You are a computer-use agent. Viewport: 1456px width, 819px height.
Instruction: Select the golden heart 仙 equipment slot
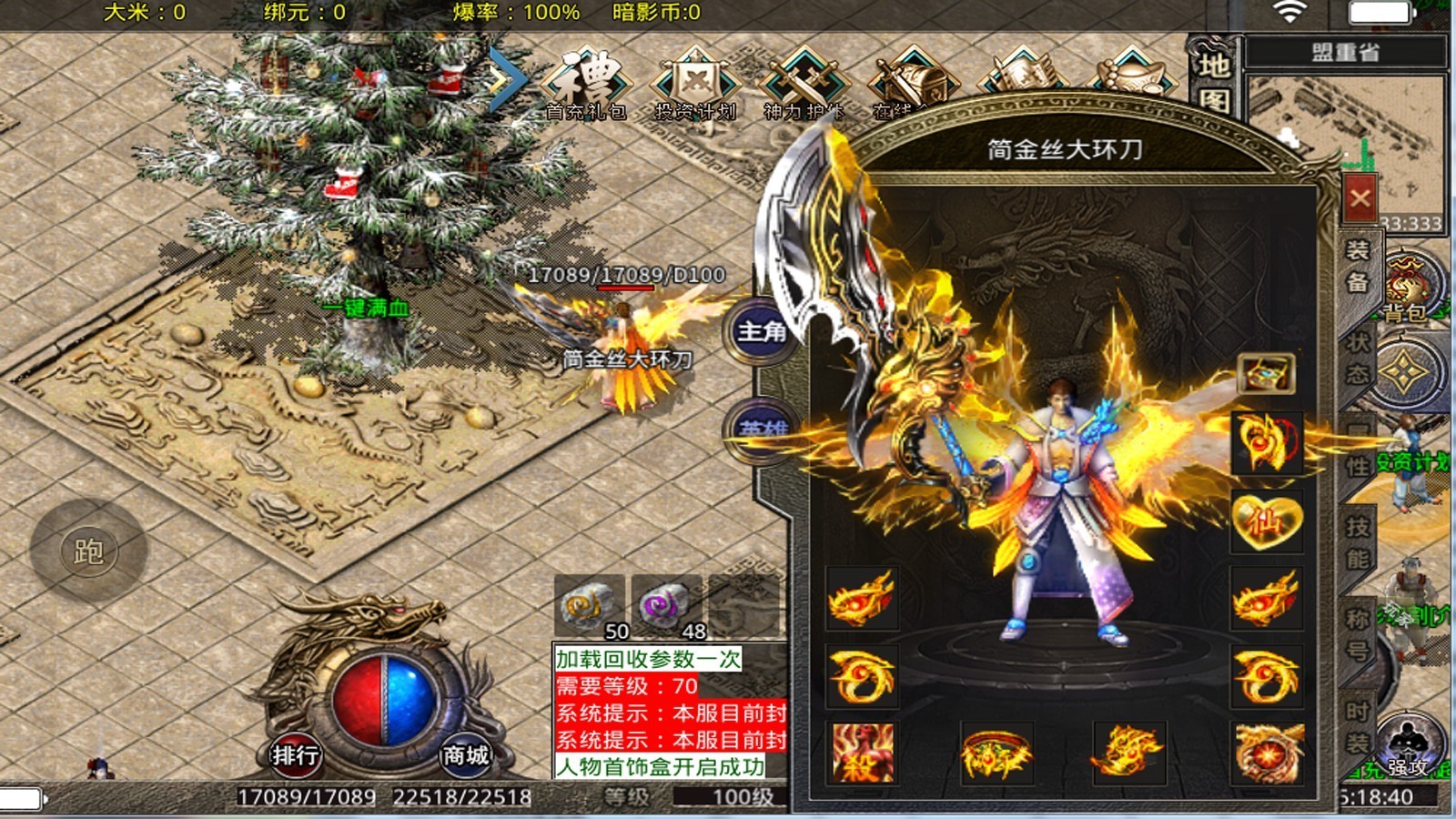pos(1266,521)
